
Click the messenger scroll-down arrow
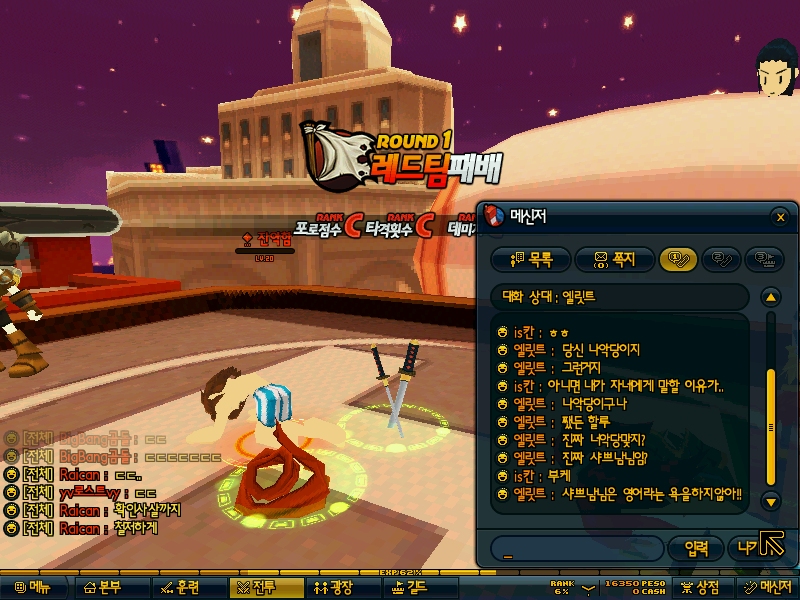[x=770, y=500]
